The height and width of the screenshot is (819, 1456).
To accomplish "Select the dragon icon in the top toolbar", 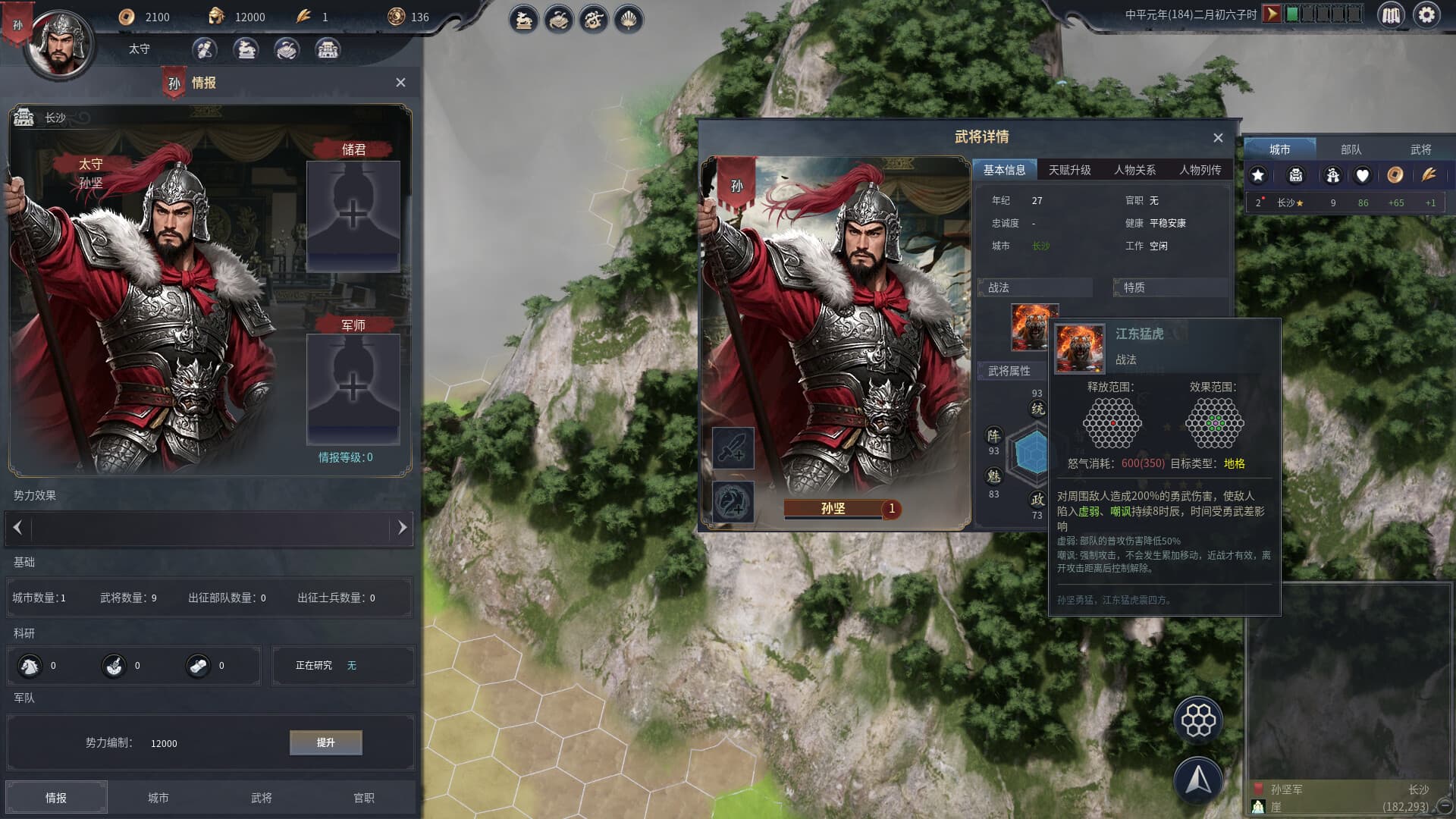I will (594, 20).
